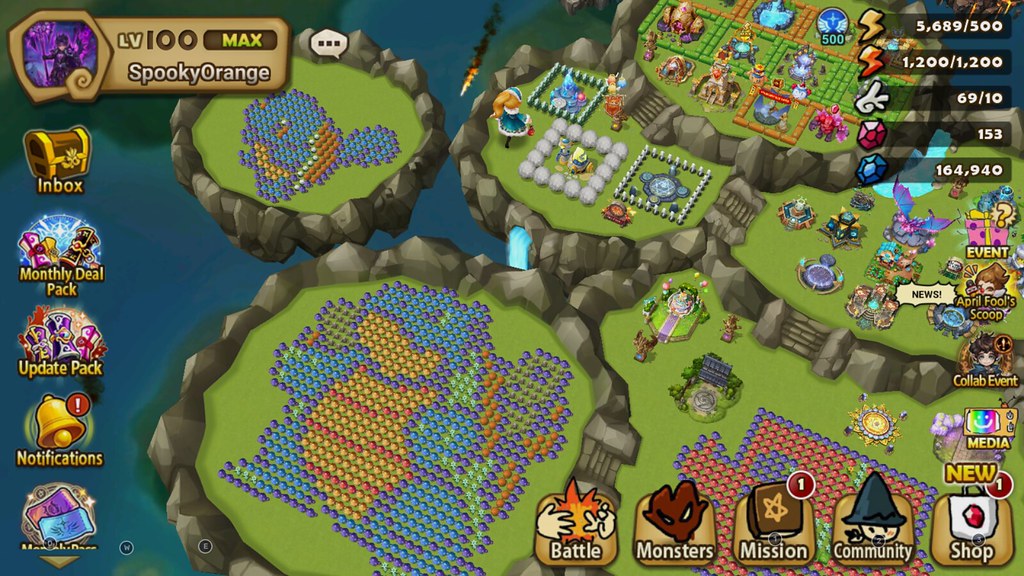
Task: Expand the left menu down arrow
Action: (60, 562)
